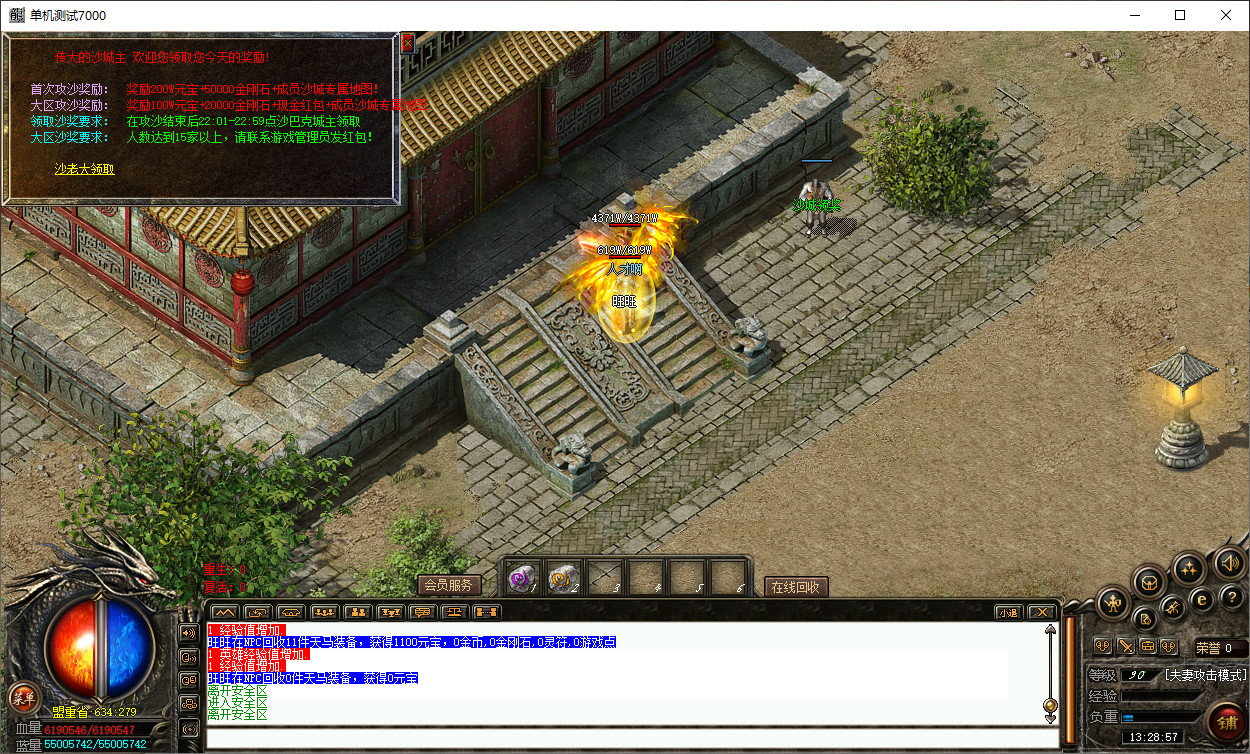Image resolution: width=1250 pixels, height=754 pixels.
Task: Click the 夫妻攻击模式 attack mode label
Action: click(x=1203, y=675)
